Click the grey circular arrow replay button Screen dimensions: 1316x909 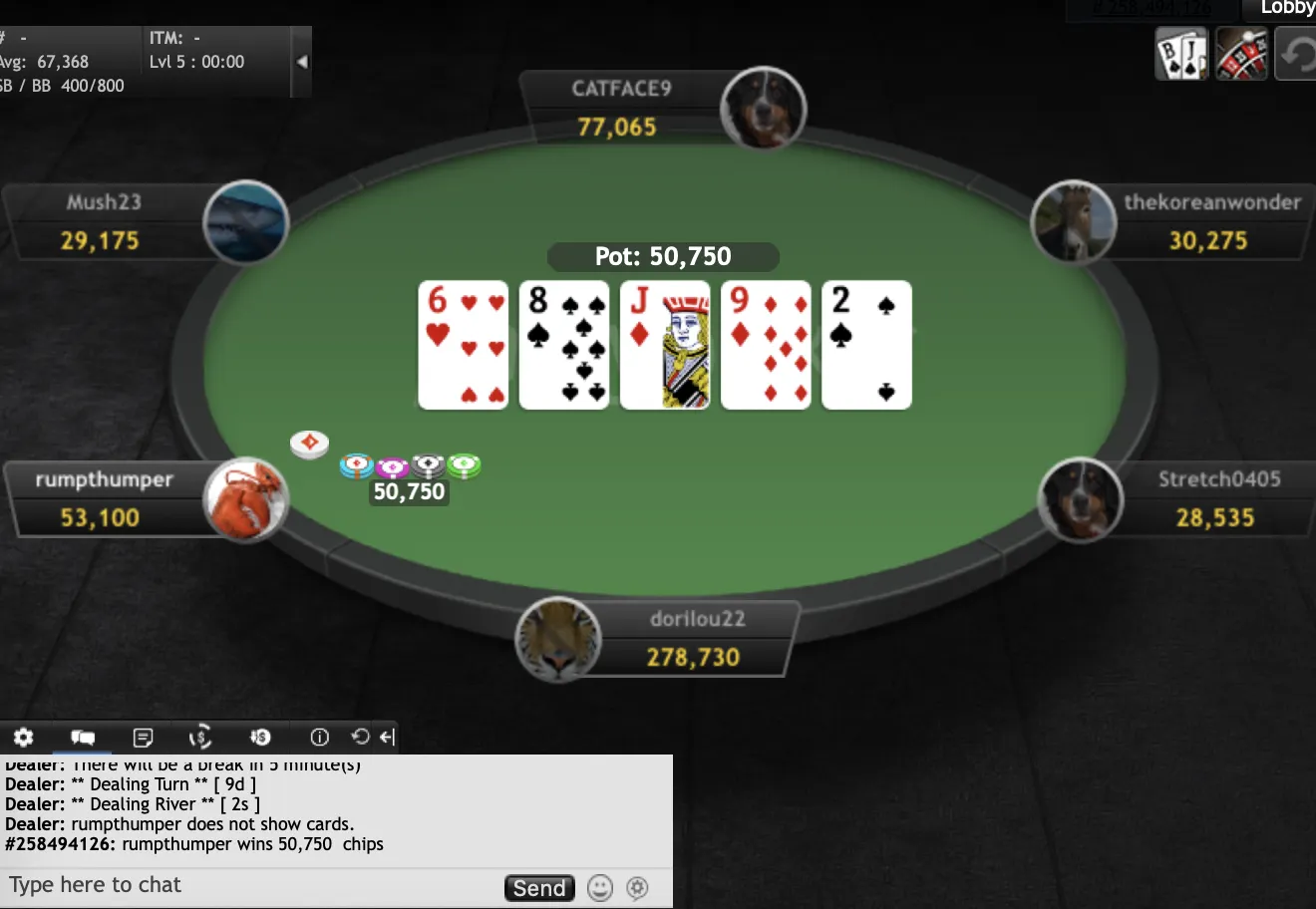point(1297,55)
